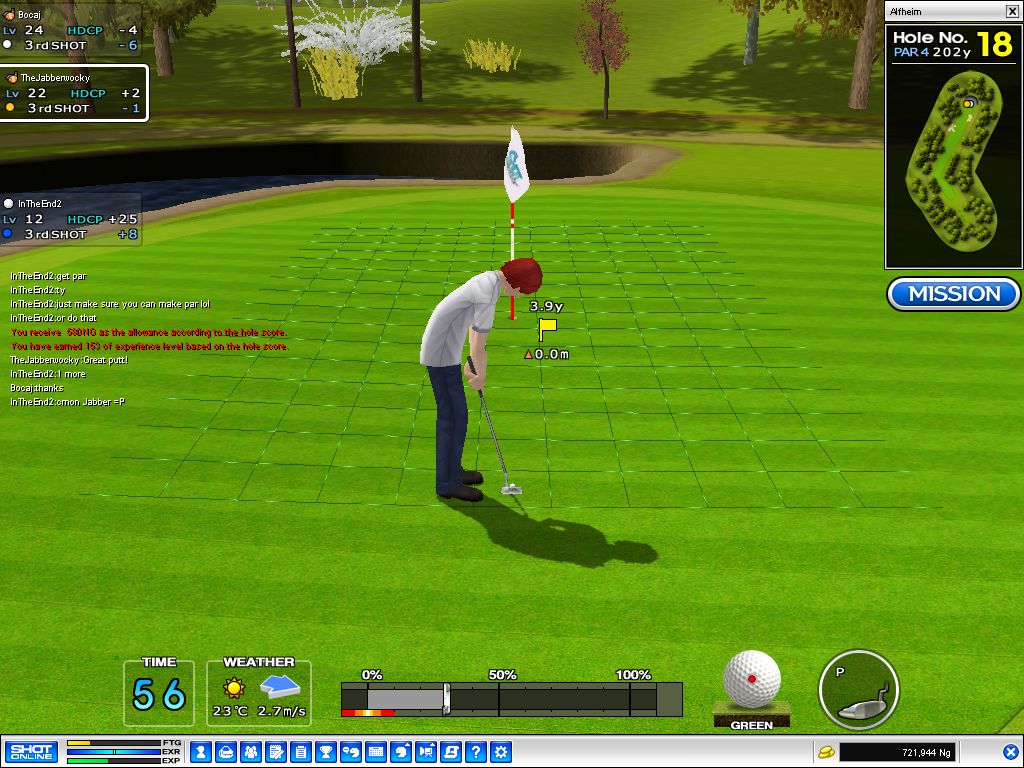Viewport: 1024px width, 768px height.
Task: Click the gold coins currency icon
Action: pyautogui.click(x=826, y=751)
